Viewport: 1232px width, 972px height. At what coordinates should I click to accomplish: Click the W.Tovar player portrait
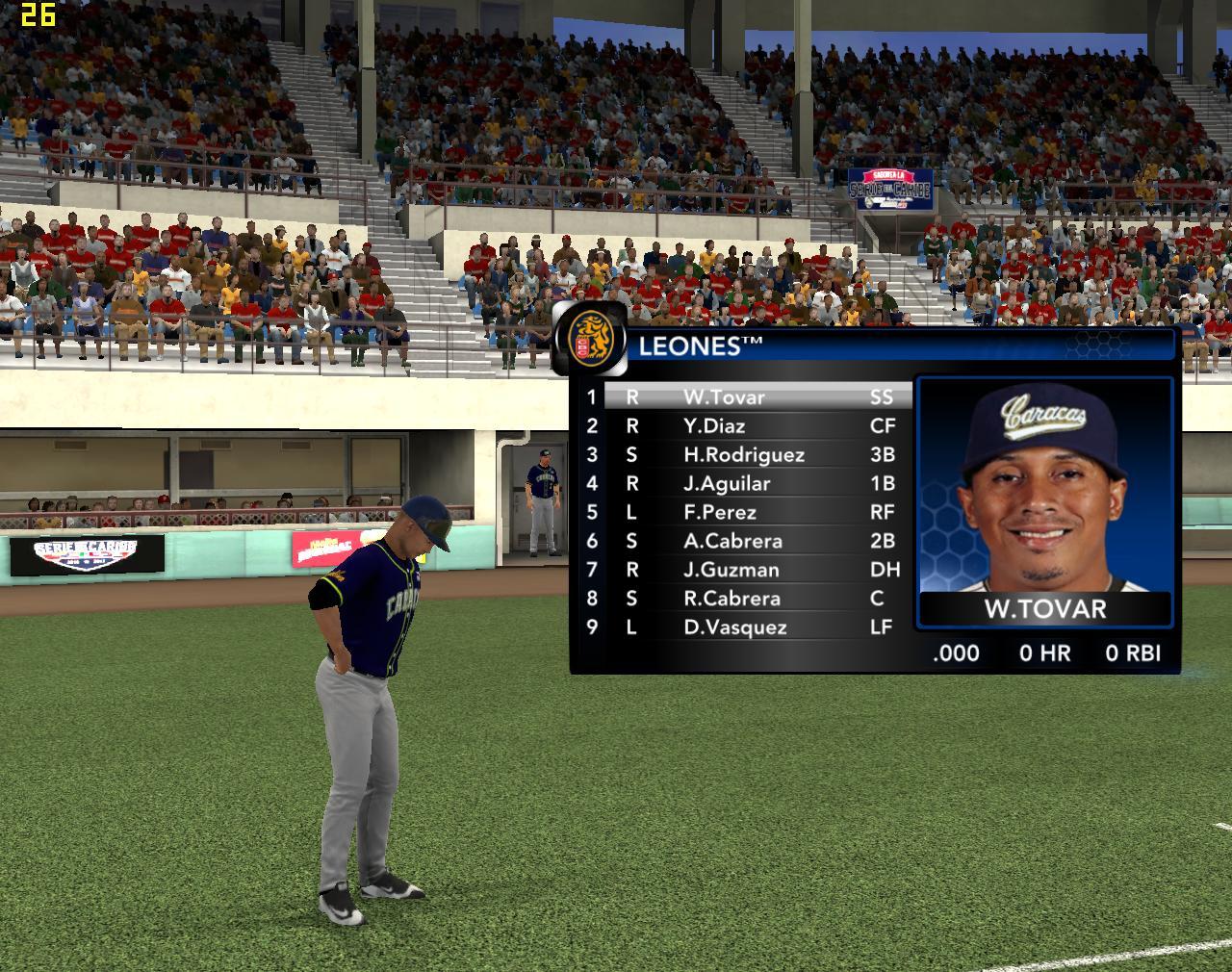(1044, 486)
